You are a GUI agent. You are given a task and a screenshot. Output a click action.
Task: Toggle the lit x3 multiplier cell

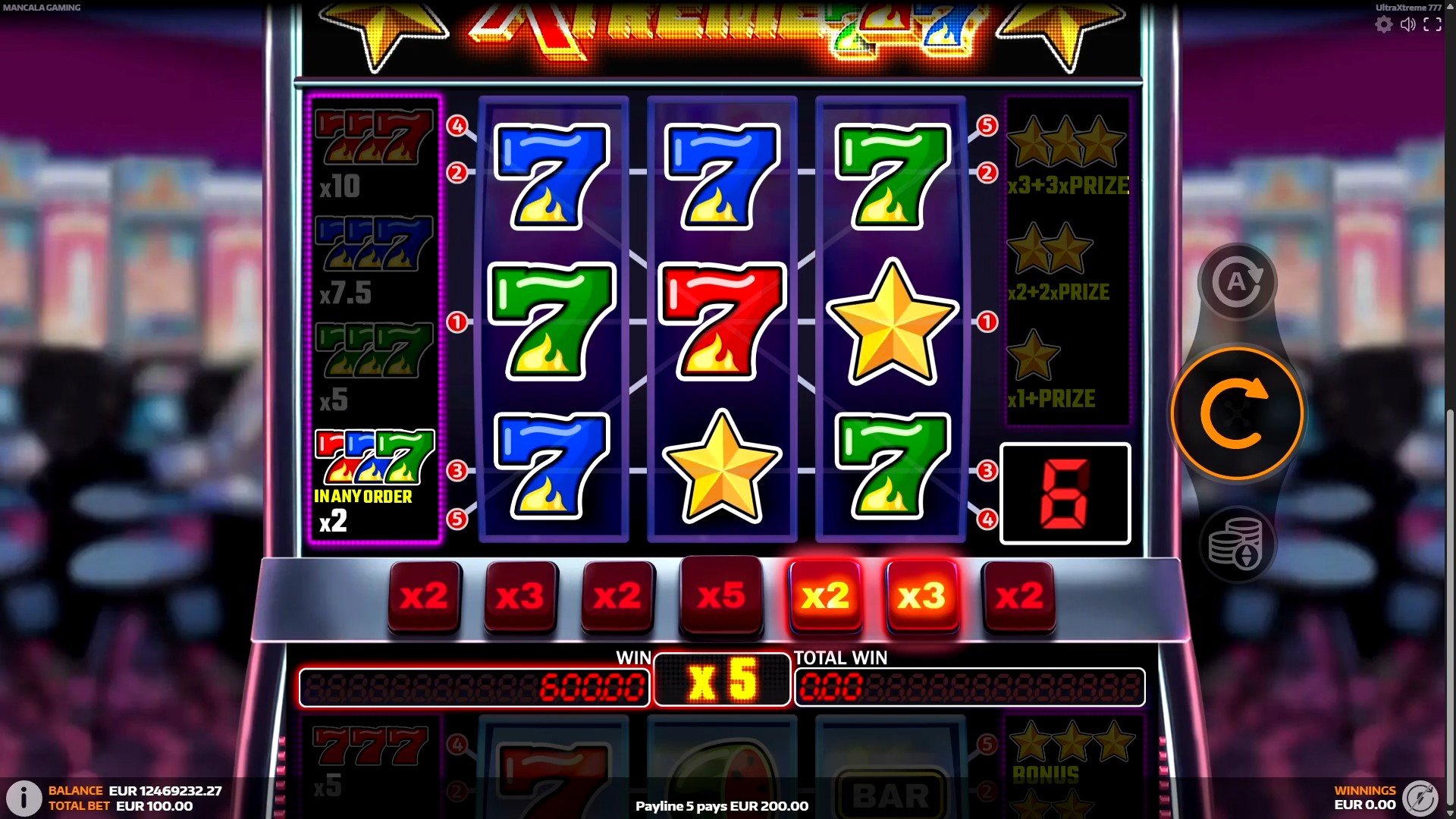point(922,596)
